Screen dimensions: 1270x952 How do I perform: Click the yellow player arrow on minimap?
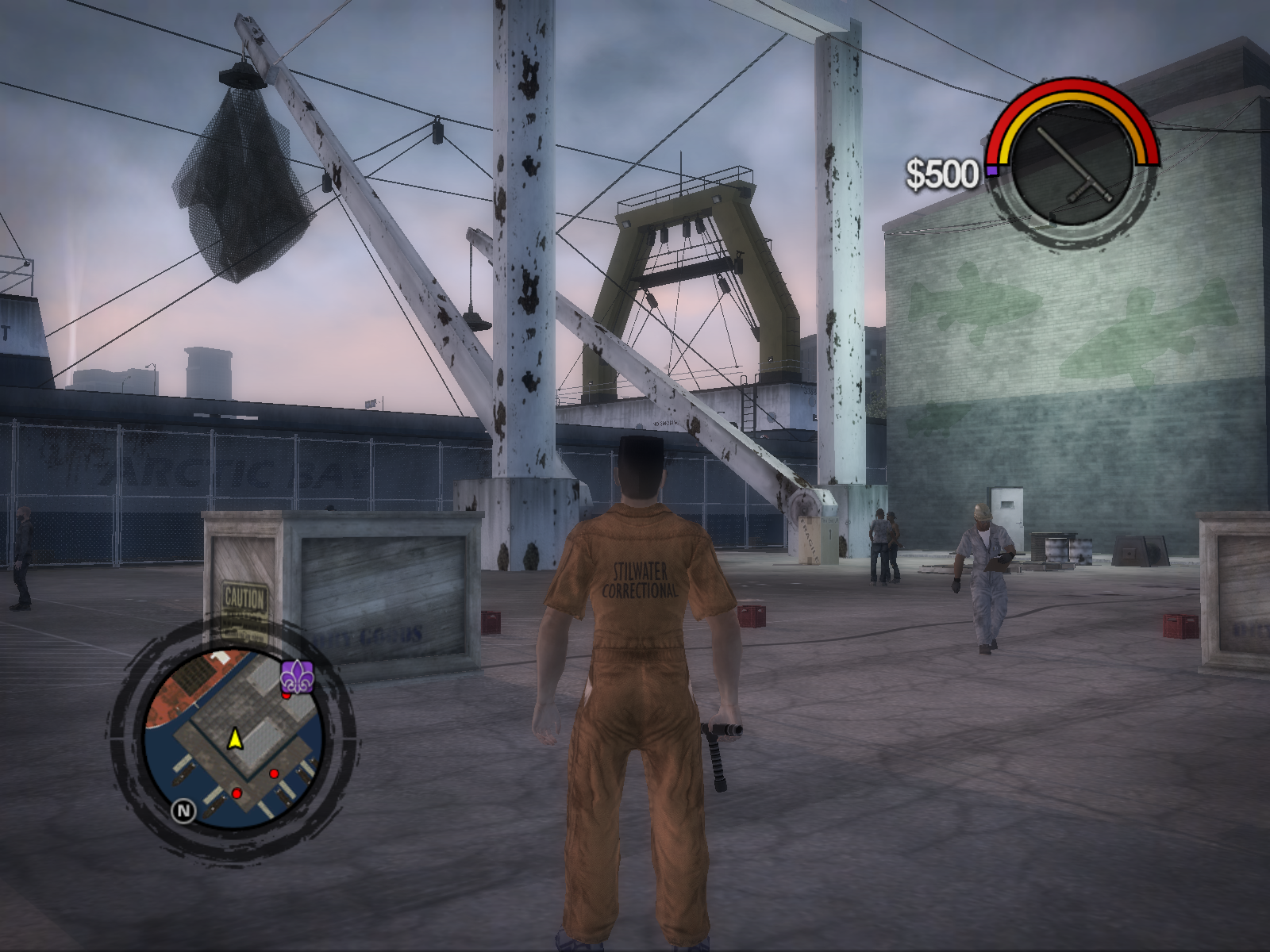pos(235,739)
